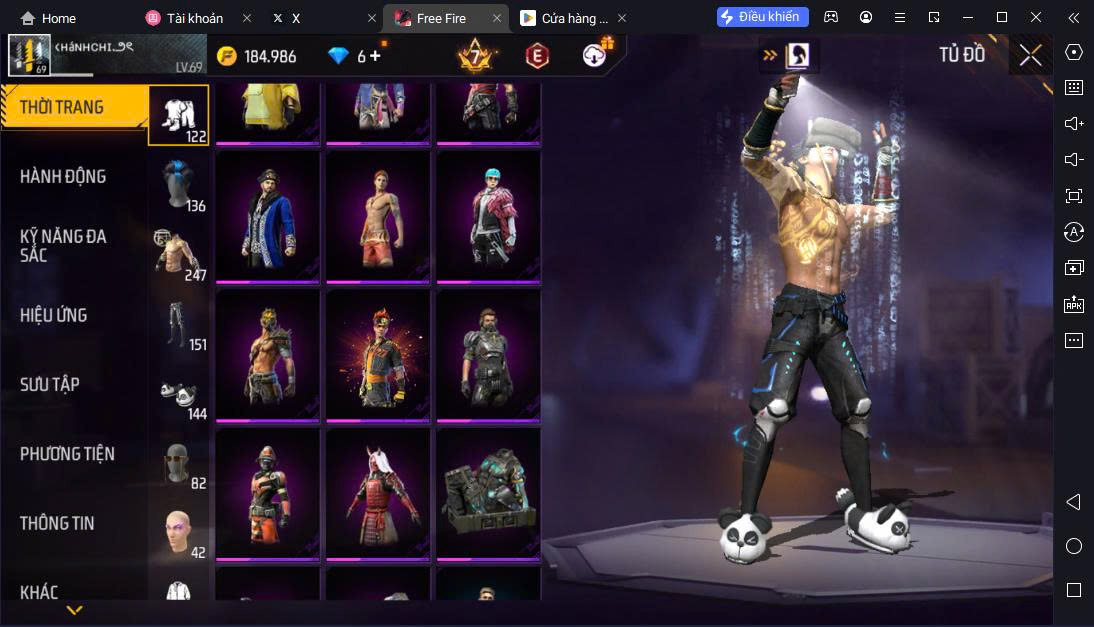1094x627 pixels.
Task: Open the Điều khiển controls panel
Action: pos(759,17)
